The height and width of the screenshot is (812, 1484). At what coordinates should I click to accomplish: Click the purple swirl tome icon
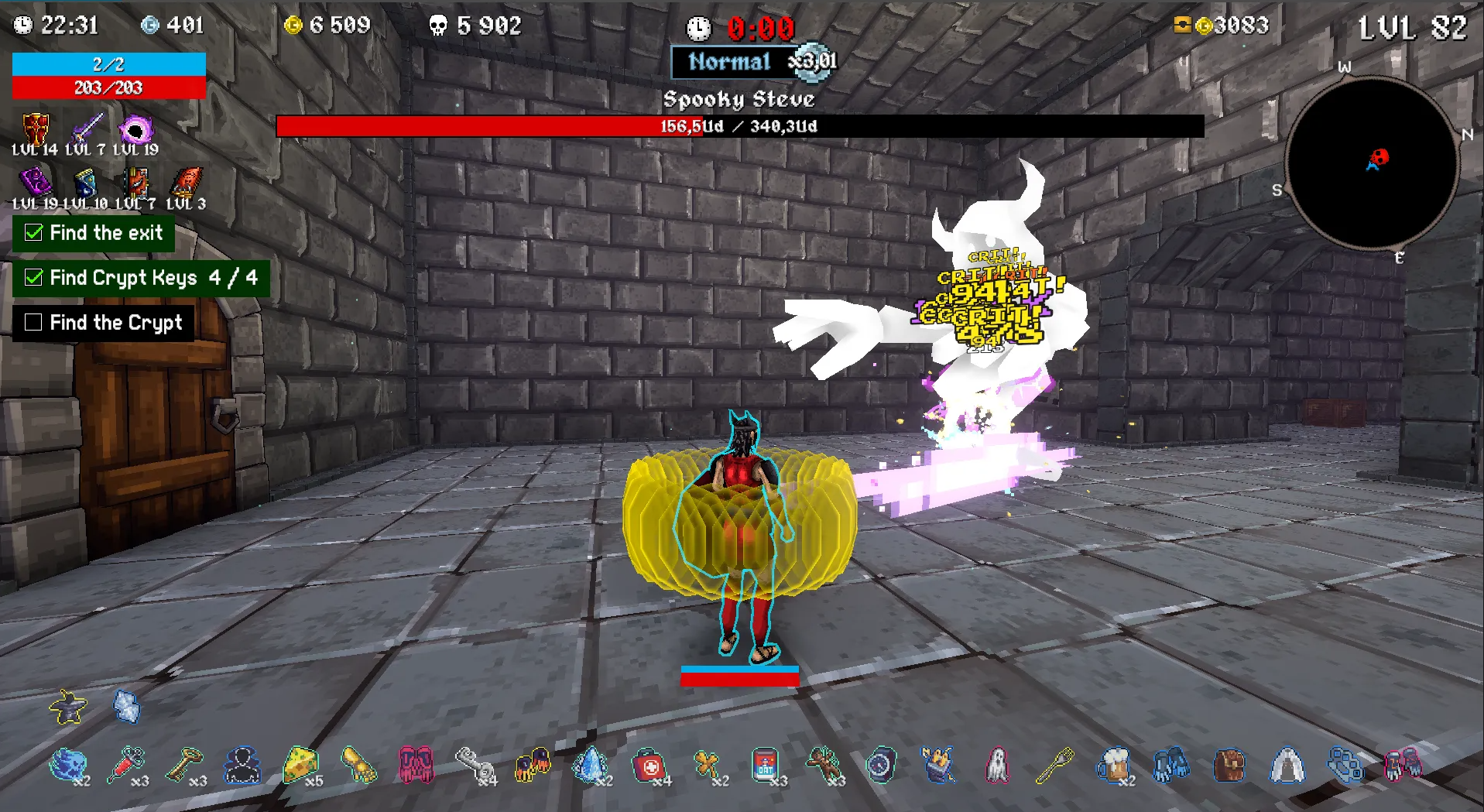pyautogui.click(x=35, y=183)
